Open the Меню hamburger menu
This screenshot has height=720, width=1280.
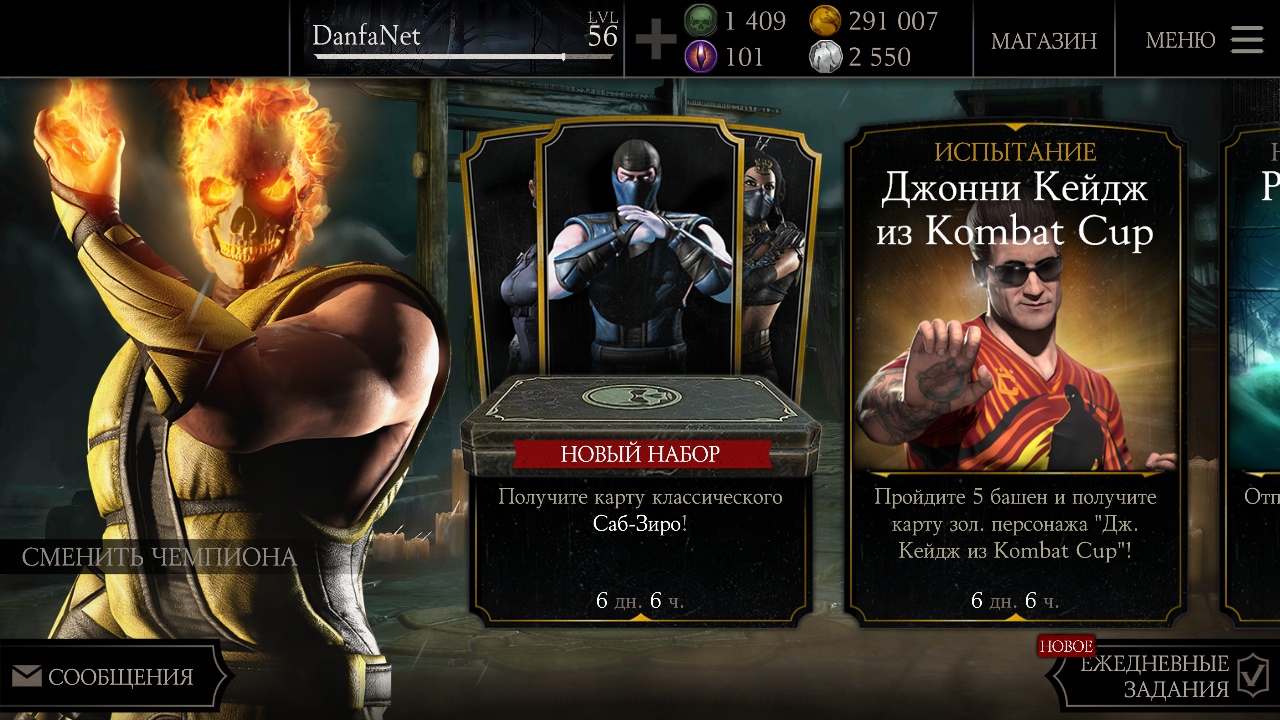coord(1204,40)
